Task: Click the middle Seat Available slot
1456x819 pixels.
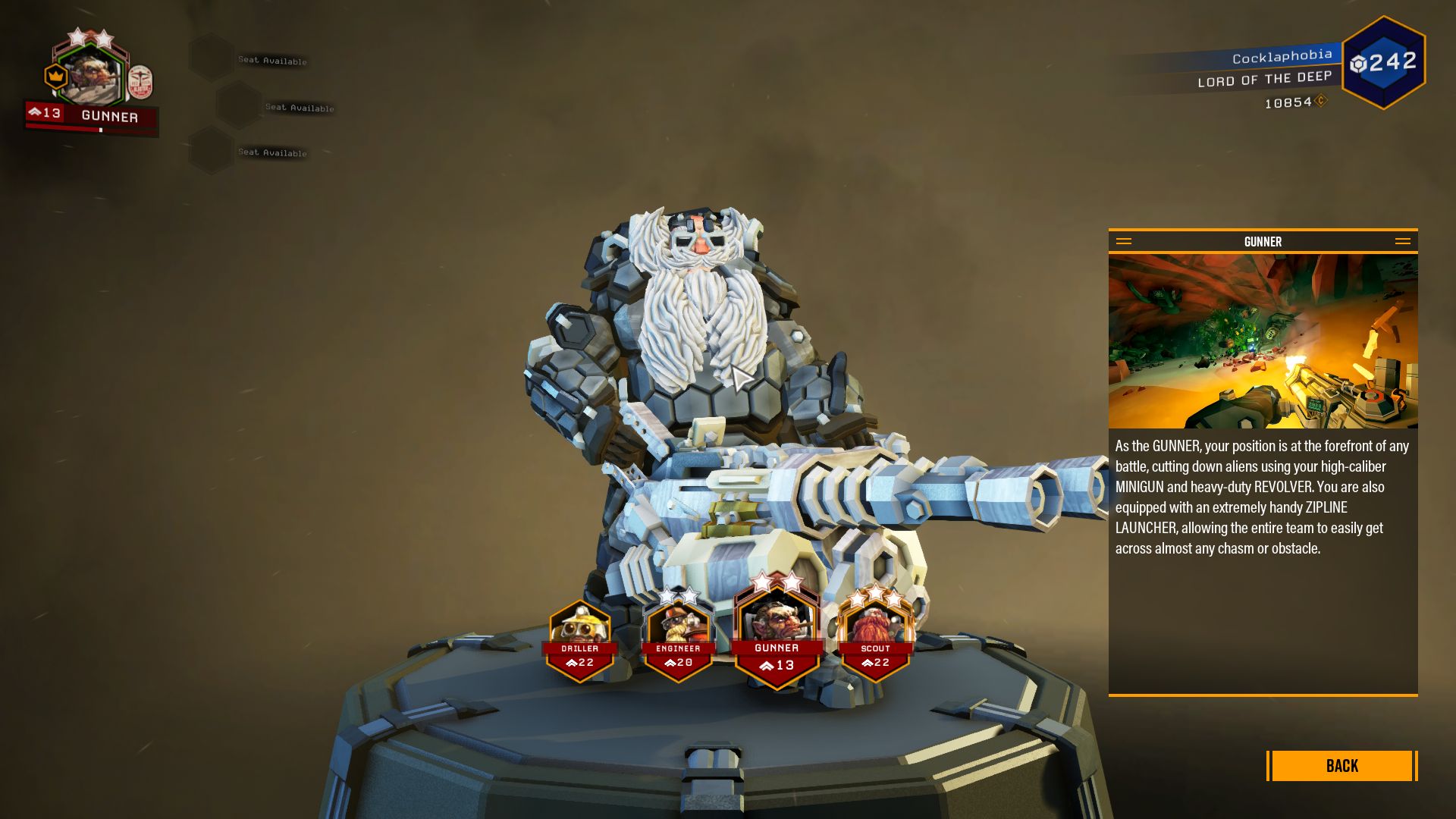Action: 300,108
